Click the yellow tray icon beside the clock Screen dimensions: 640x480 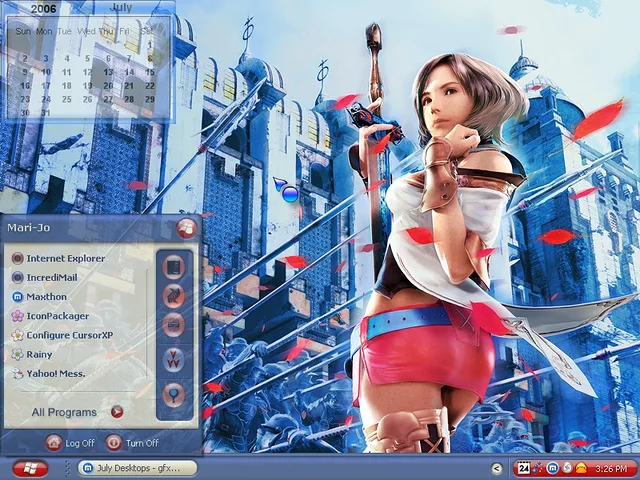[581, 468]
